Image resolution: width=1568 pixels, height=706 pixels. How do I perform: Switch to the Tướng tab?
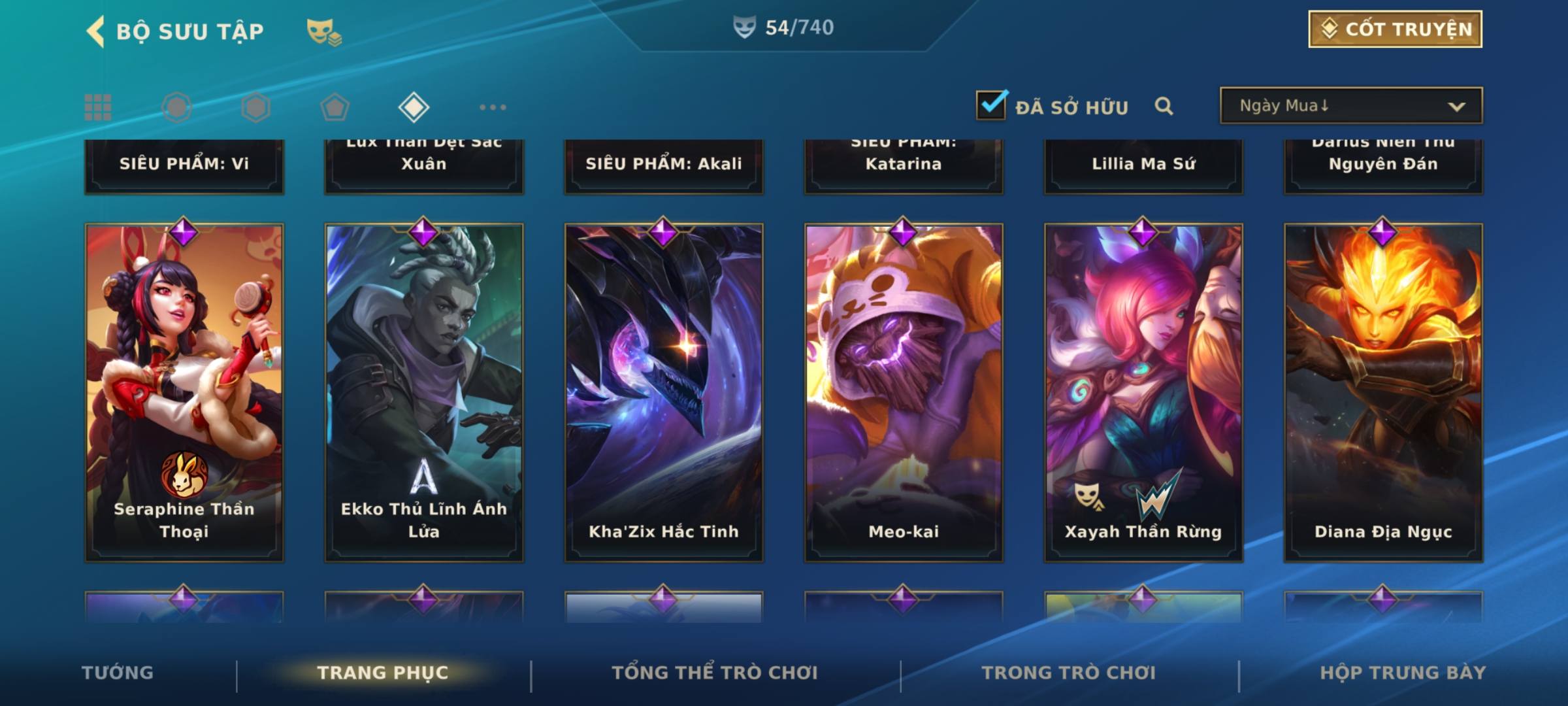tap(118, 673)
